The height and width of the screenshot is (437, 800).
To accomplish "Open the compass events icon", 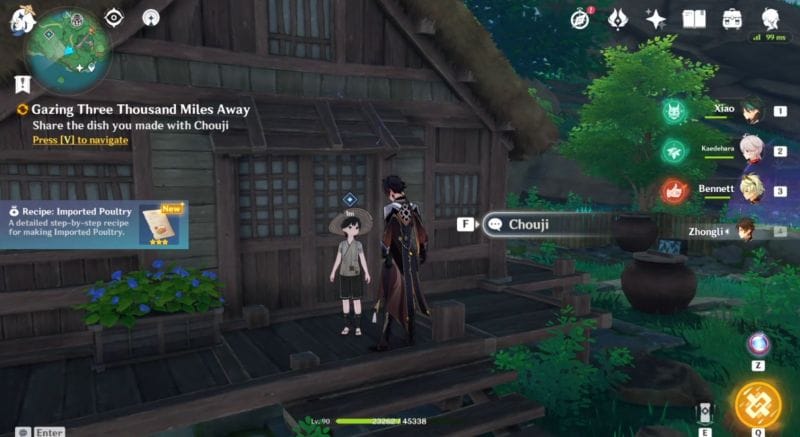I will 579,18.
